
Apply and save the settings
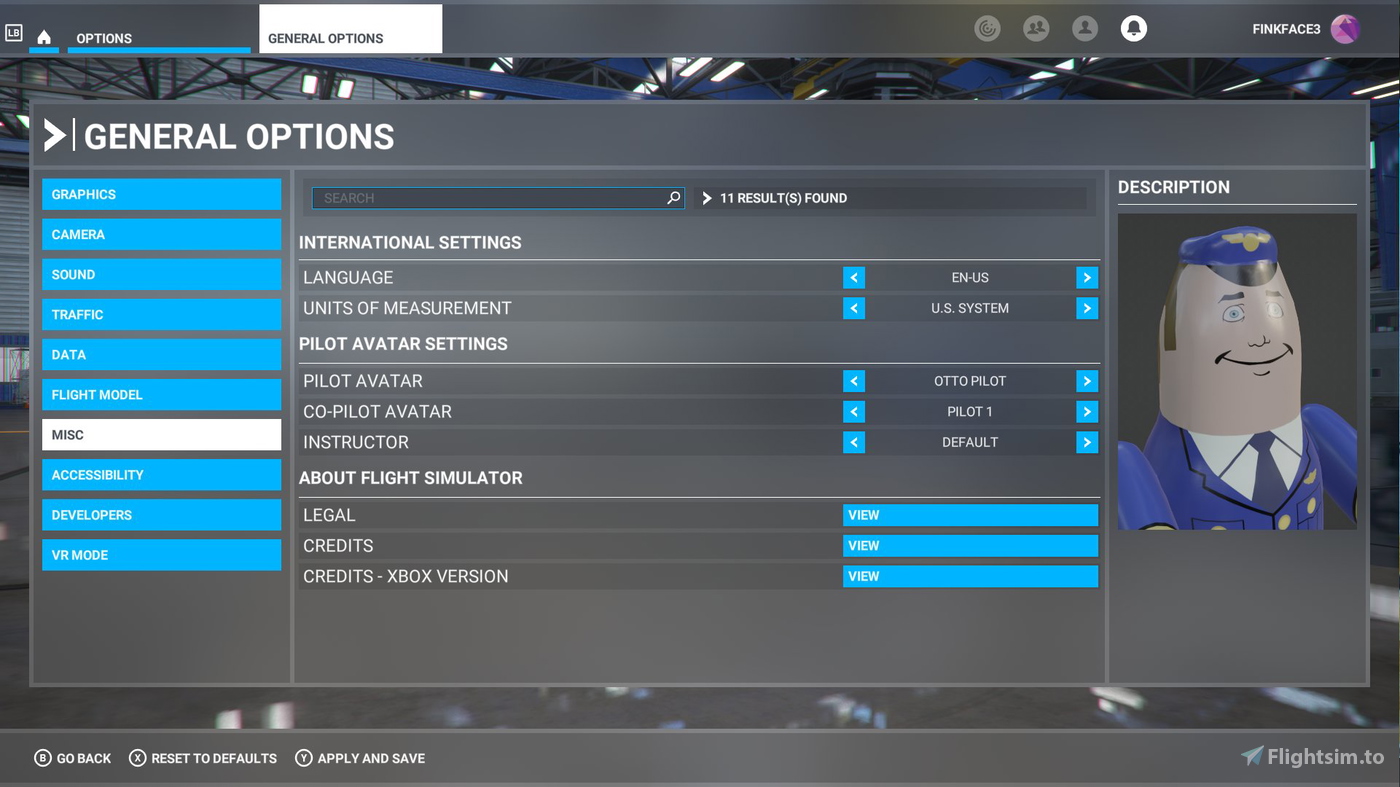[359, 758]
